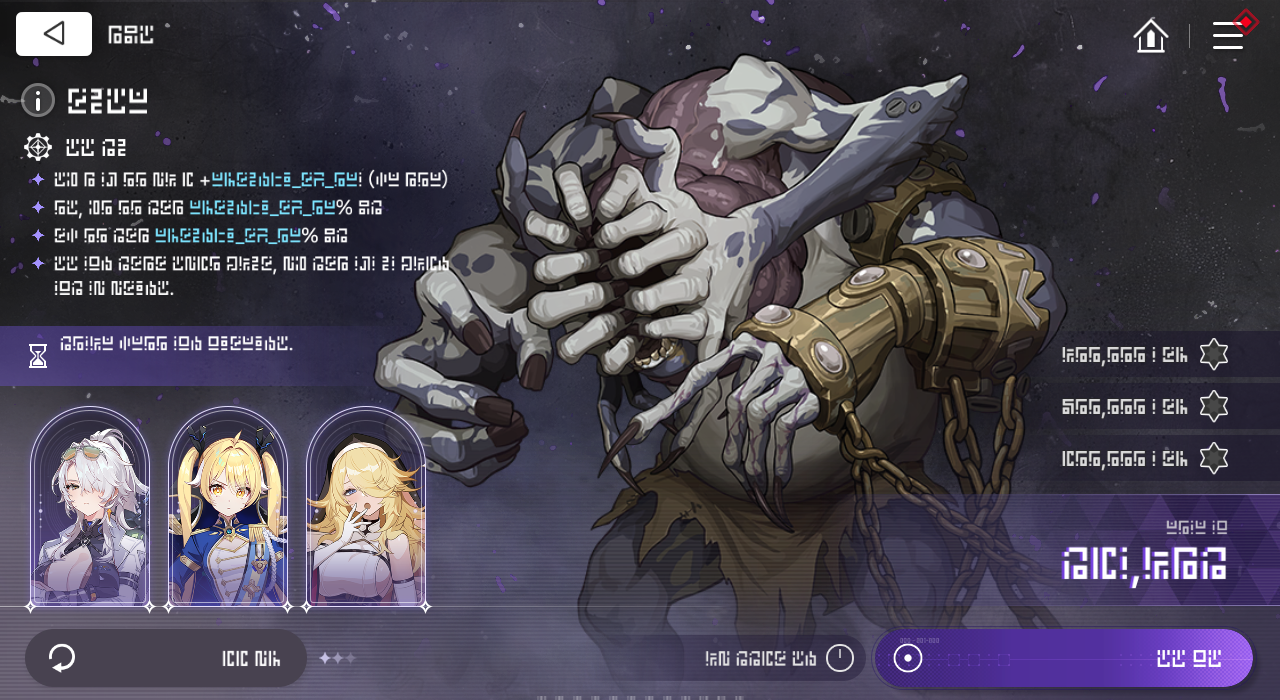
Task: Open the home screen via house icon
Action: click(x=1151, y=36)
